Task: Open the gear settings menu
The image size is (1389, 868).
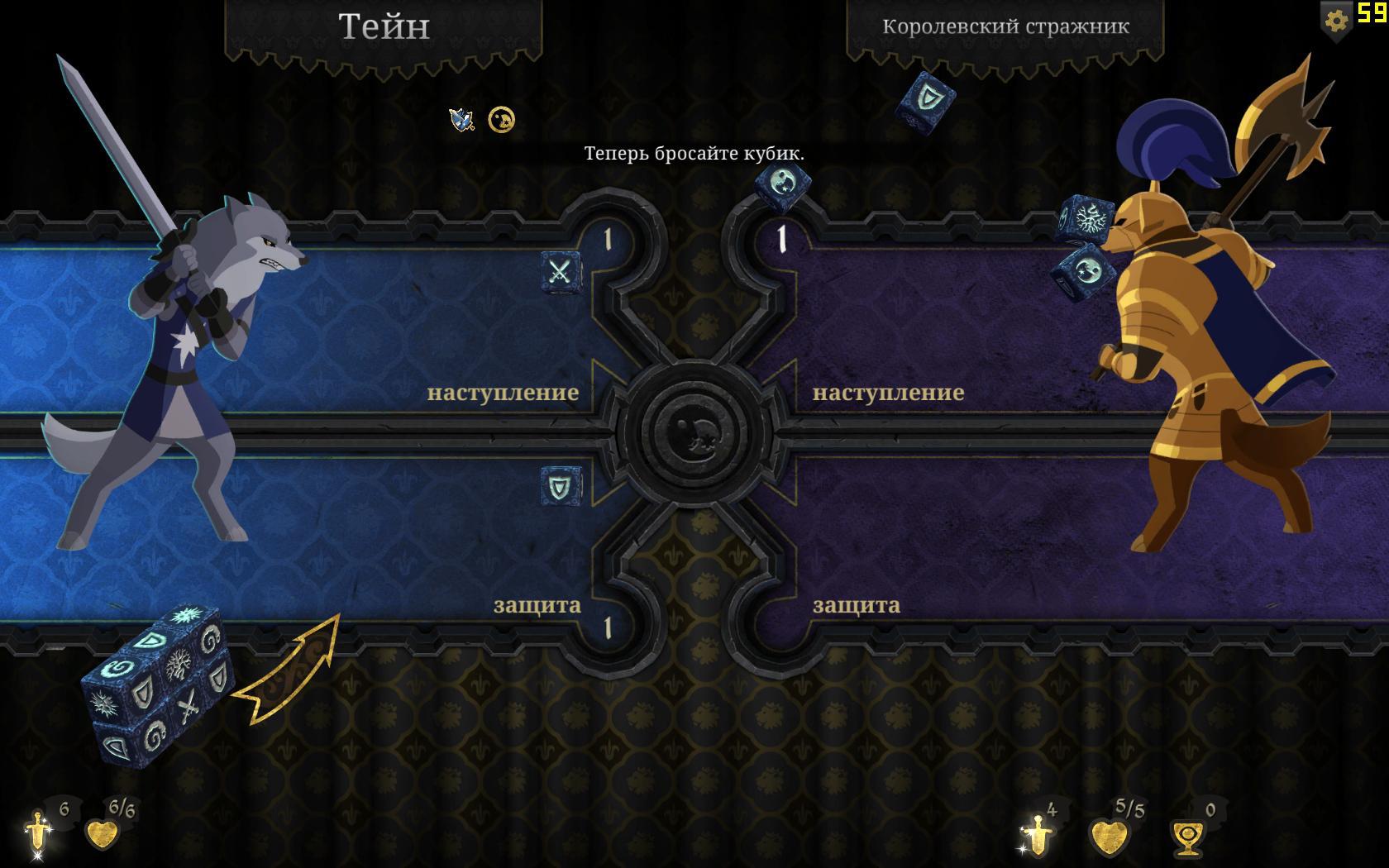Action: (1335, 20)
